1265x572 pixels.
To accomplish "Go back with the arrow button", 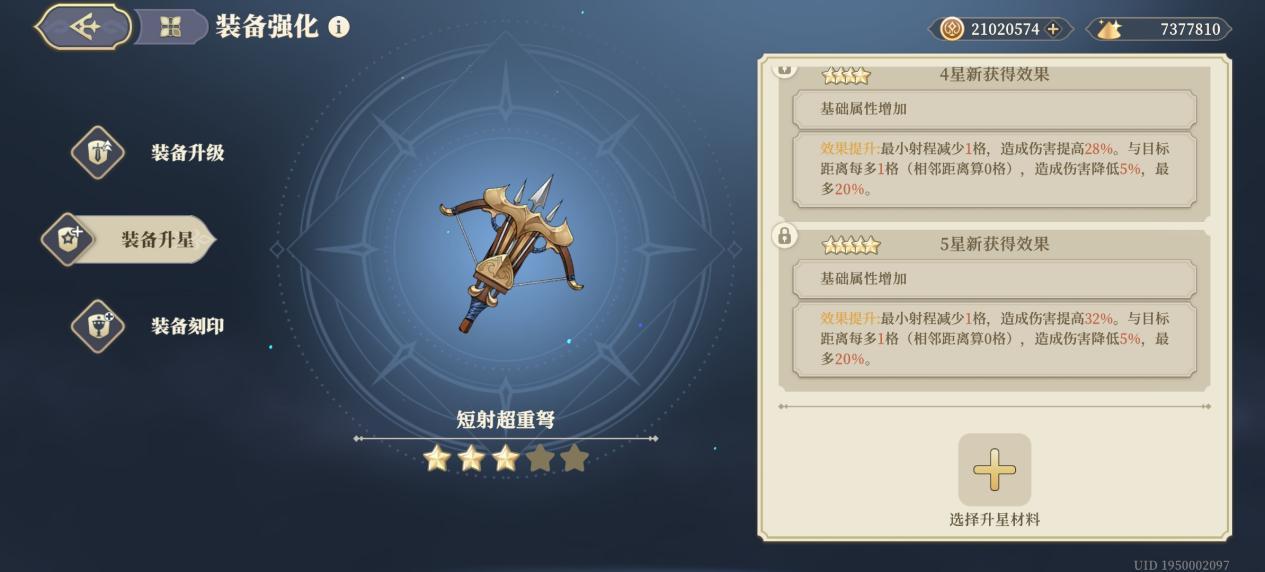I will click(84, 27).
